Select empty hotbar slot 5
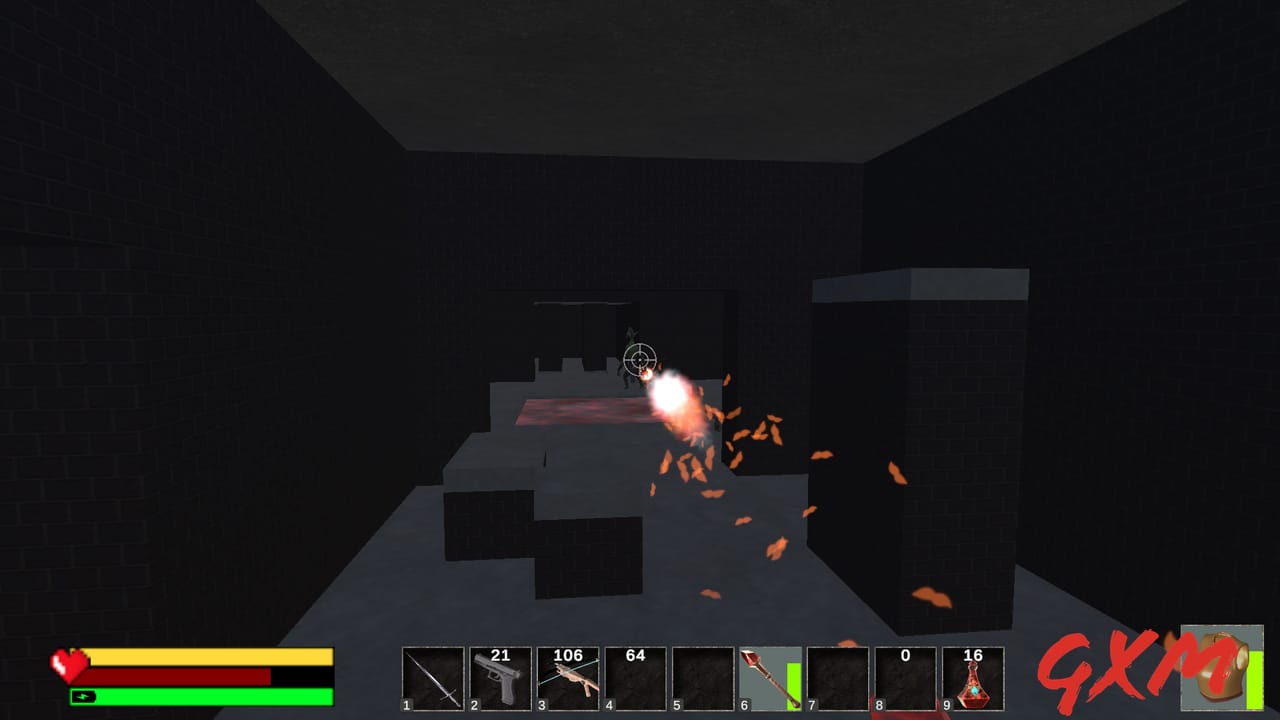 [x=700, y=678]
